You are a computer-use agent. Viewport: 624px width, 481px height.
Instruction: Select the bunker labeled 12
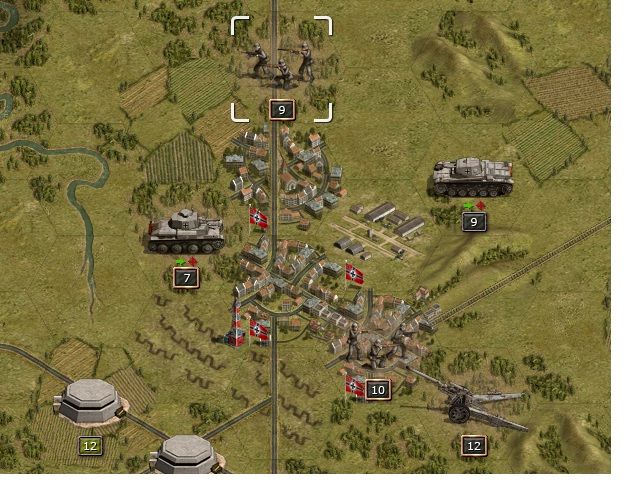[92, 402]
